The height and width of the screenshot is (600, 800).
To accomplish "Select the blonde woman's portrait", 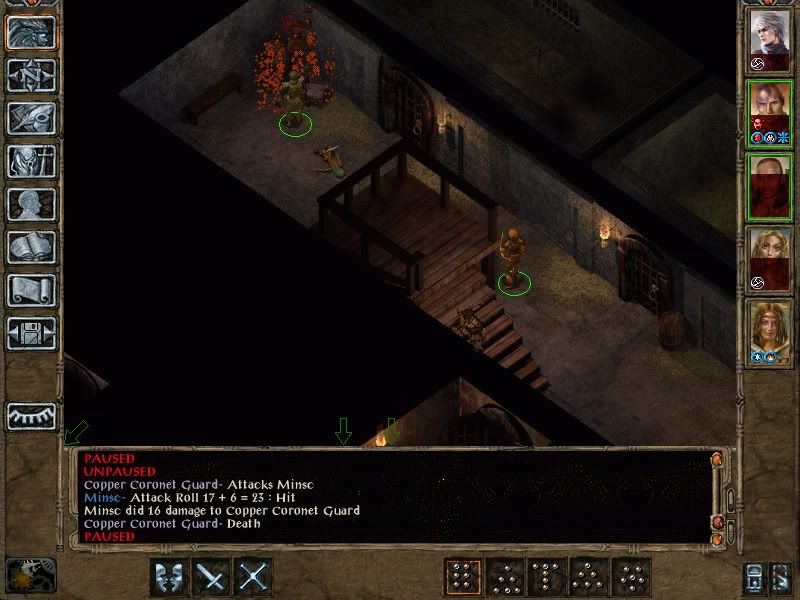I will pos(770,258).
